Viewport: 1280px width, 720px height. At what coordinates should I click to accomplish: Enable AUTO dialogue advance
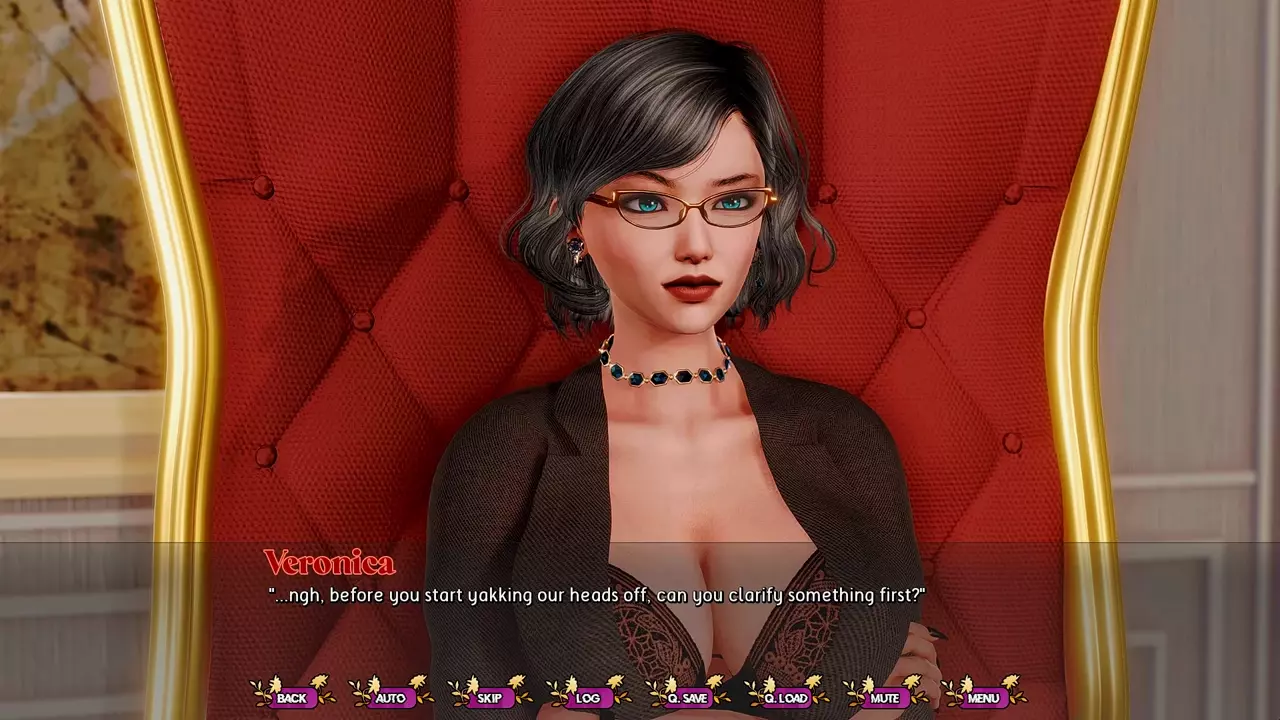point(390,698)
